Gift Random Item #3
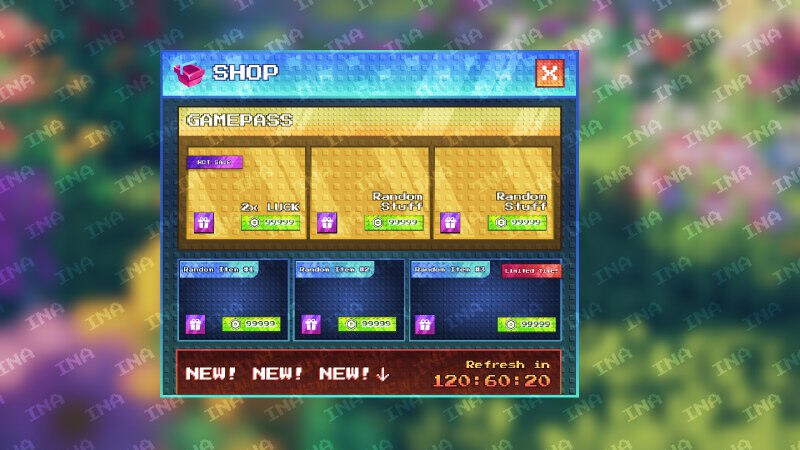Viewport: 800px width, 450px height. [425, 324]
